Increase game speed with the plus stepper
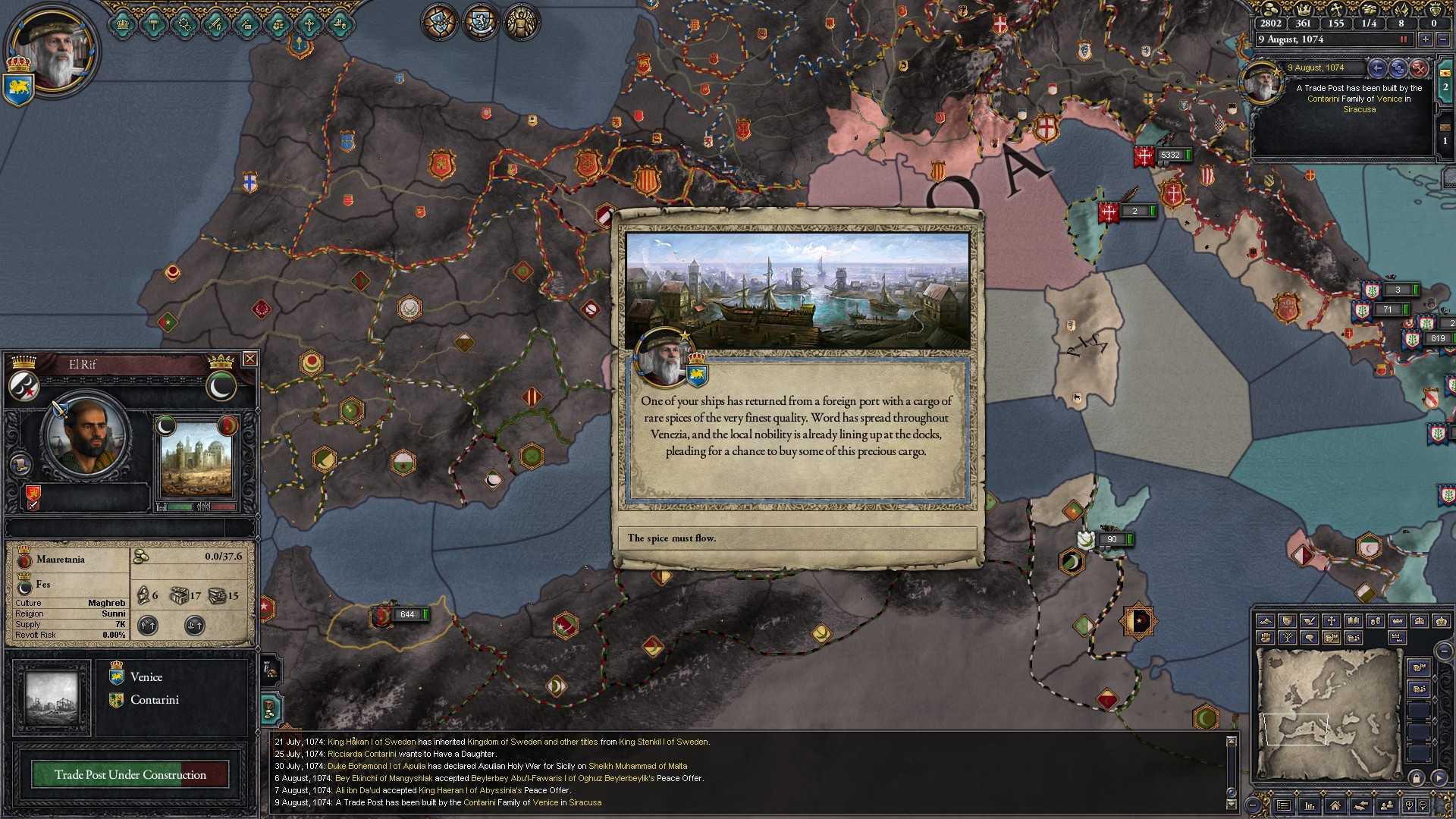Viewport: 1456px width, 819px height. click(1425, 39)
